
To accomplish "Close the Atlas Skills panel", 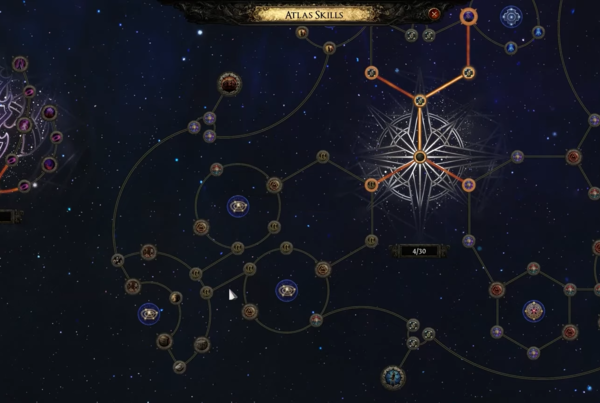I will pos(434,14).
